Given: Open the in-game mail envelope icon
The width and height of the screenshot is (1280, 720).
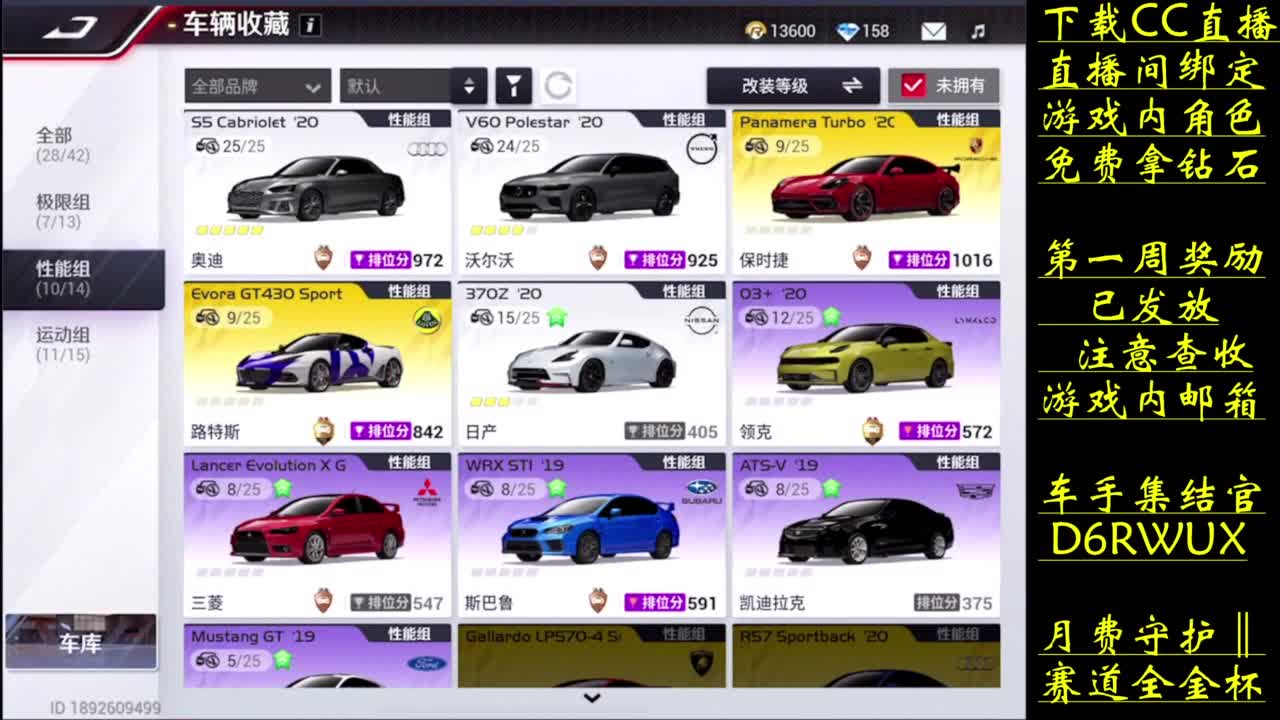Looking at the screenshot, I should point(933,30).
